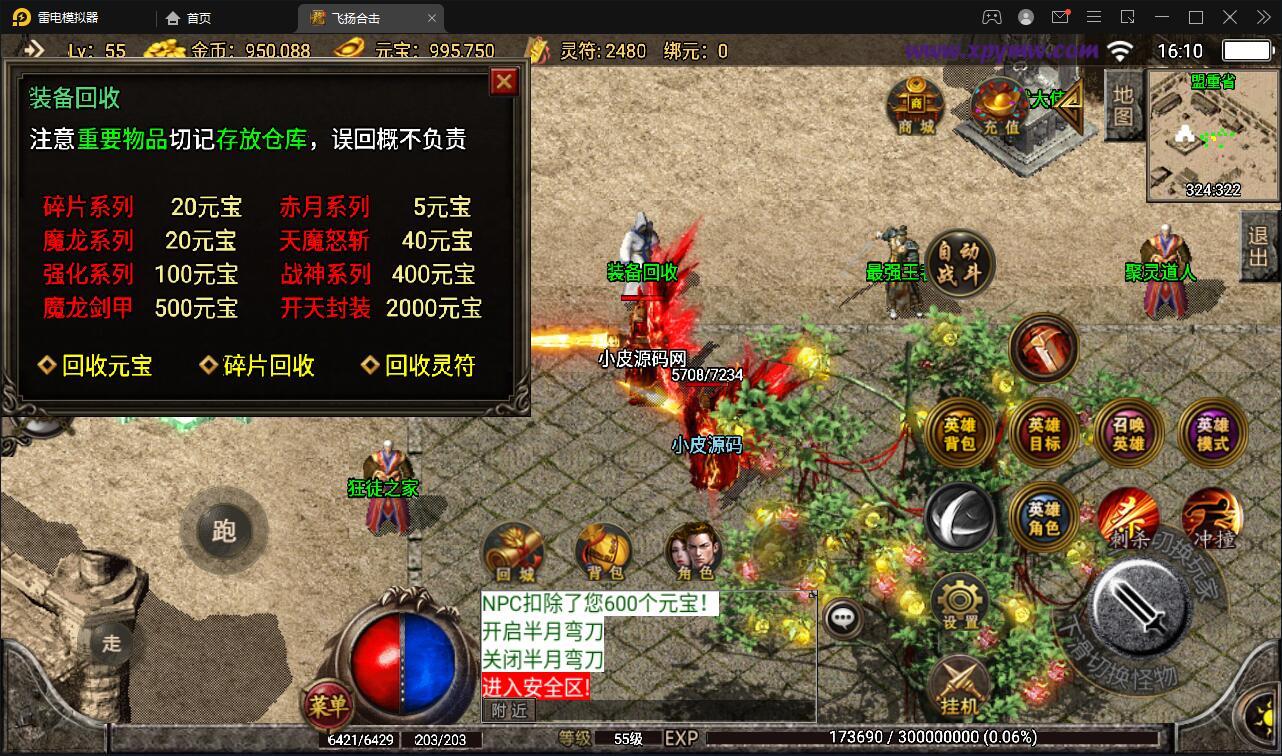Viewport: 1282px width, 756px height.
Task: Select the 飞扬合击 game tab
Action: pyautogui.click(x=356, y=17)
